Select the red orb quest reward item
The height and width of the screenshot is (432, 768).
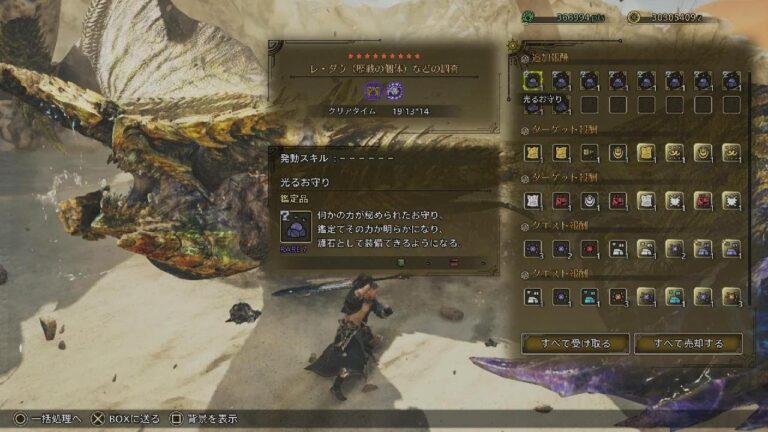tap(590, 249)
